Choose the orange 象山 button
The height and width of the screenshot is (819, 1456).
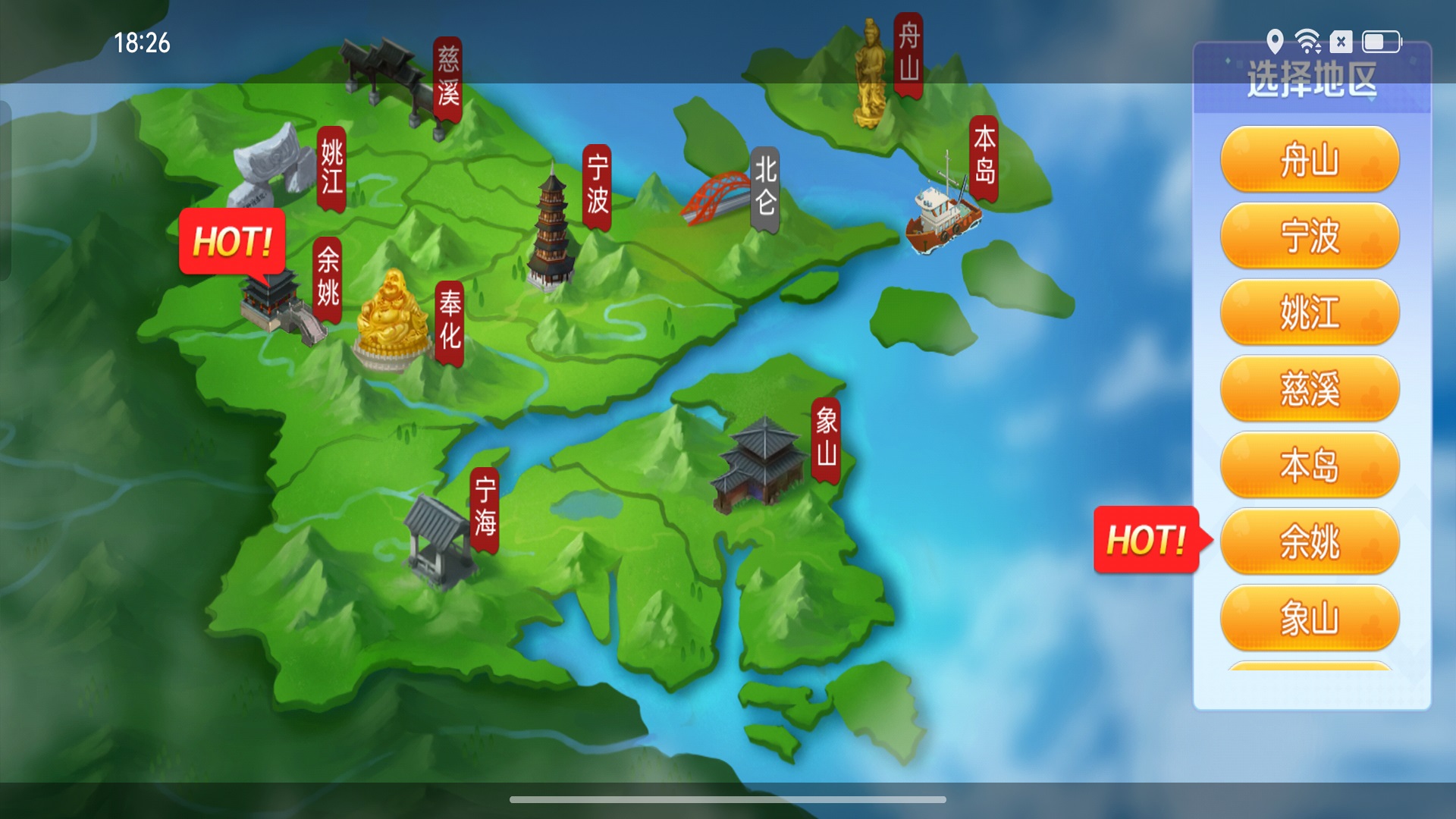pyautogui.click(x=1310, y=618)
